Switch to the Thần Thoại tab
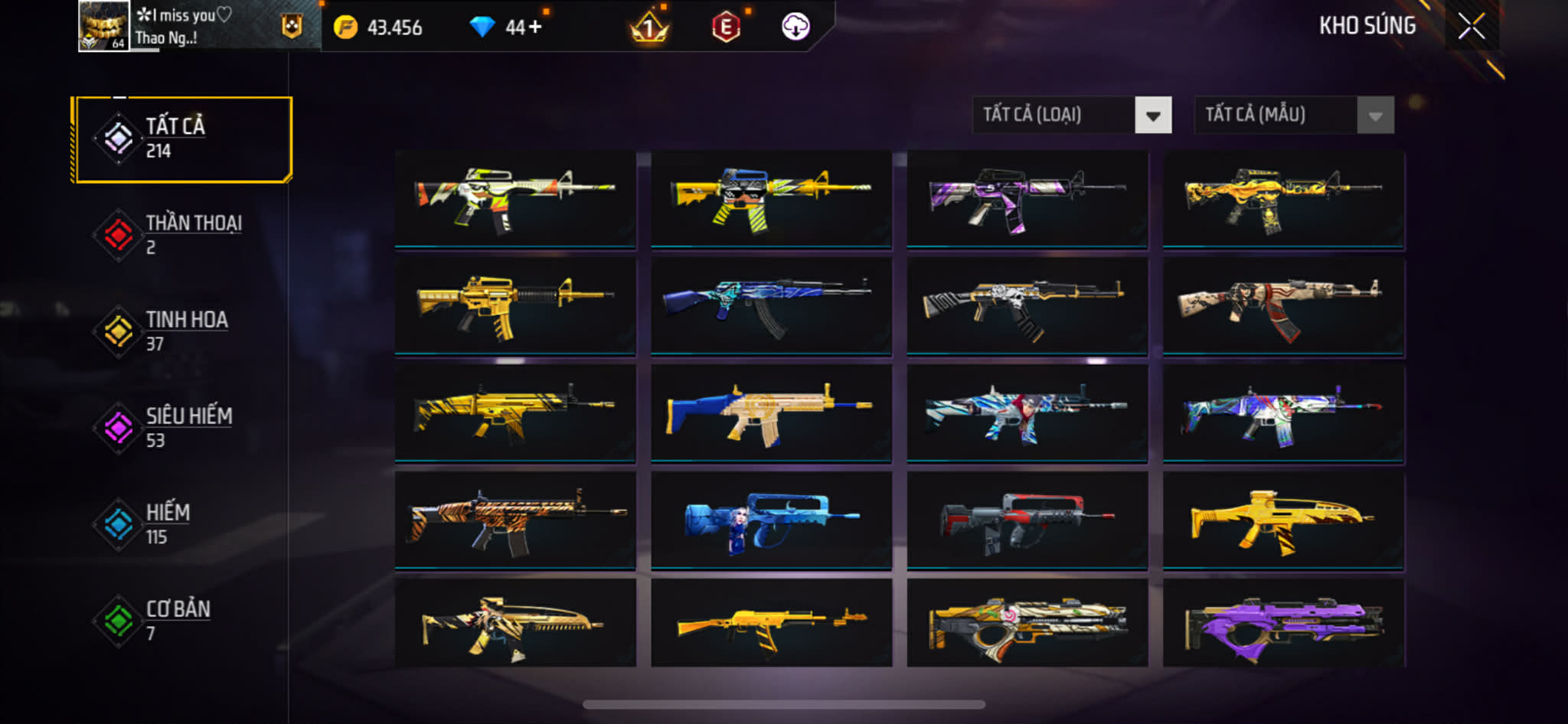Viewport: 1568px width, 724px height. (x=182, y=235)
